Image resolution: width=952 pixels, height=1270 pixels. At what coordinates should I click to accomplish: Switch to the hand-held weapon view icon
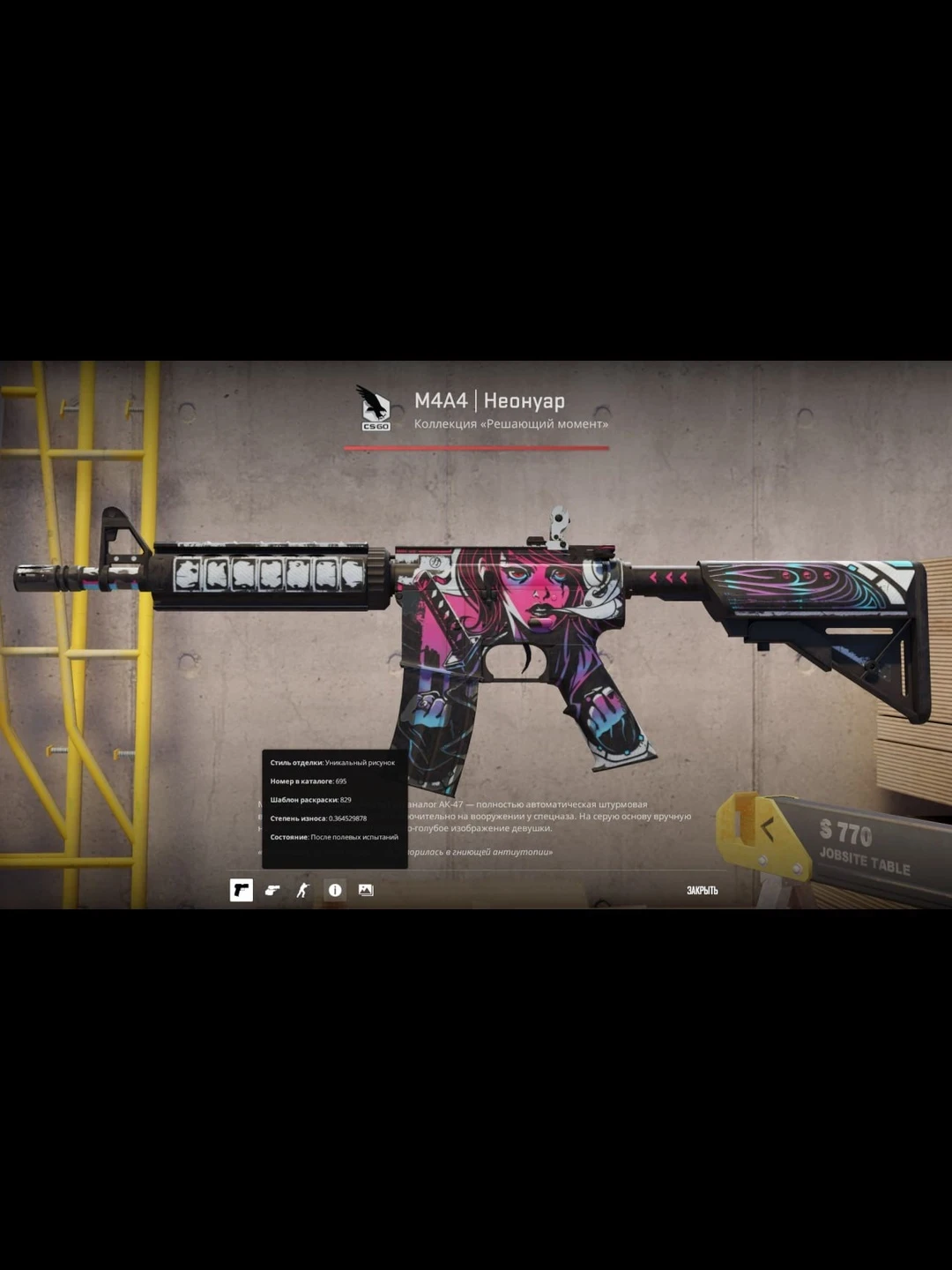(x=272, y=891)
